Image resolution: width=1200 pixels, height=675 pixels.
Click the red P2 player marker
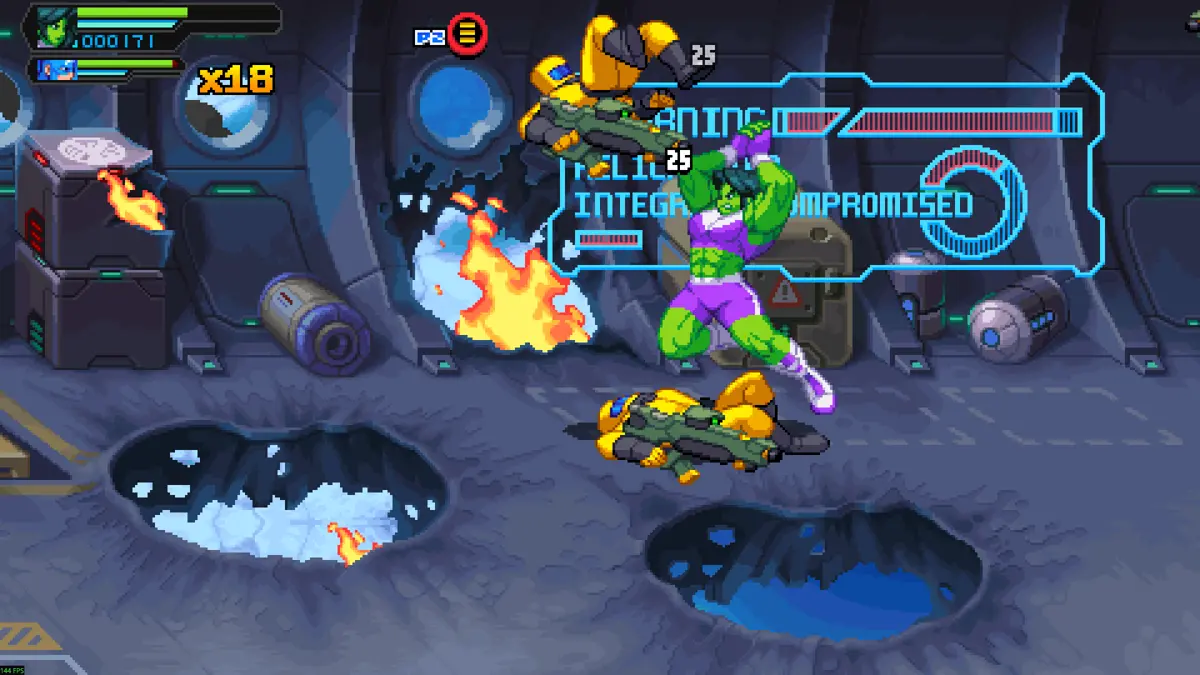point(467,35)
